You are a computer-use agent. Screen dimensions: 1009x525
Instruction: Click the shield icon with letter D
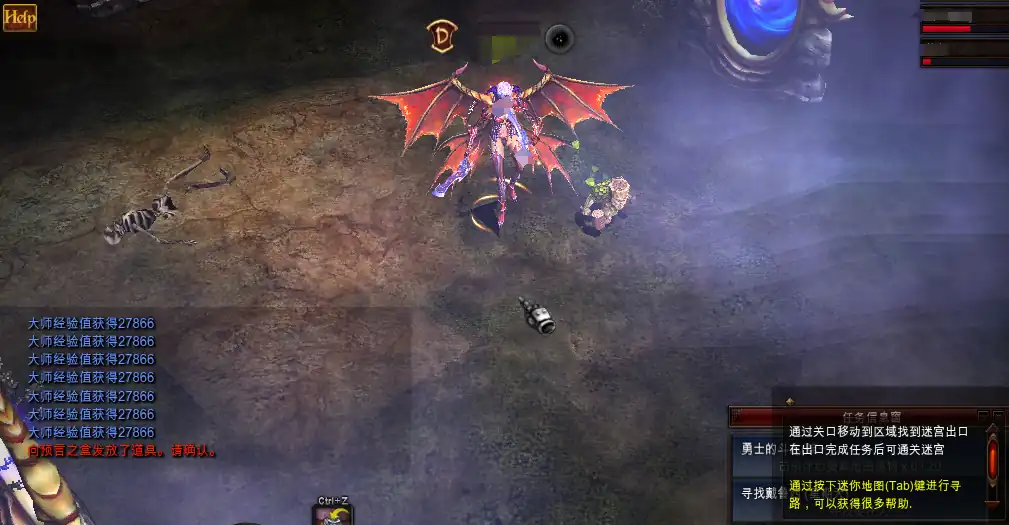[441, 37]
